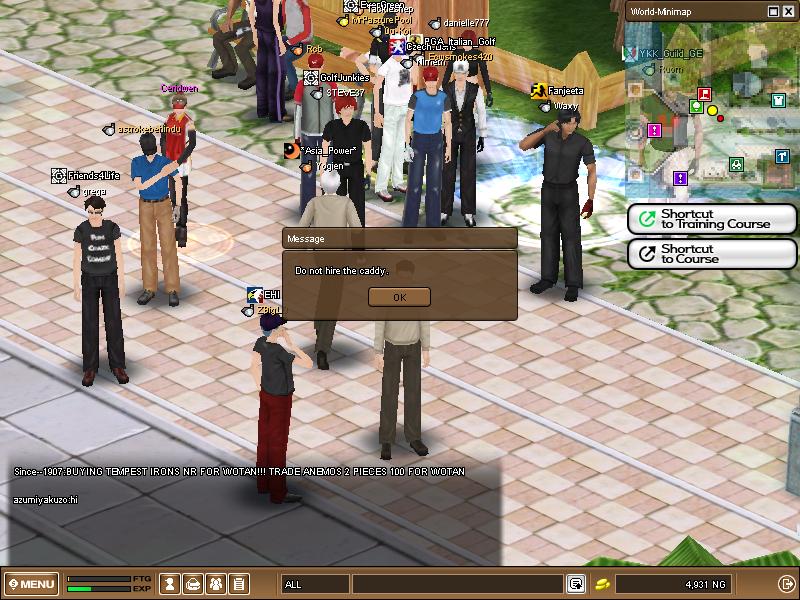Click the red marker on the minimap

click(x=703, y=94)
